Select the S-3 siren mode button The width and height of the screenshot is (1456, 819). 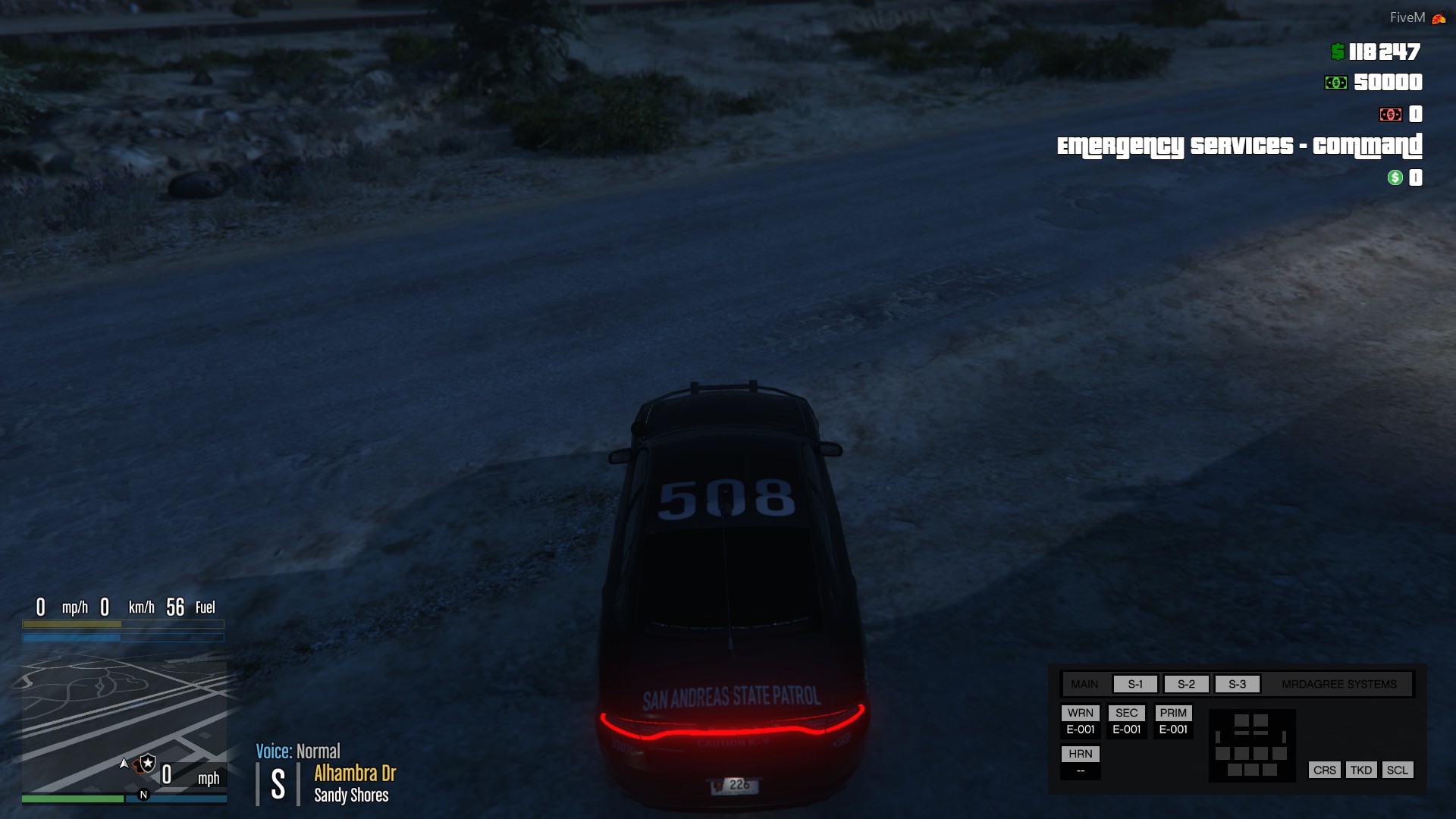click(1237, 683)
